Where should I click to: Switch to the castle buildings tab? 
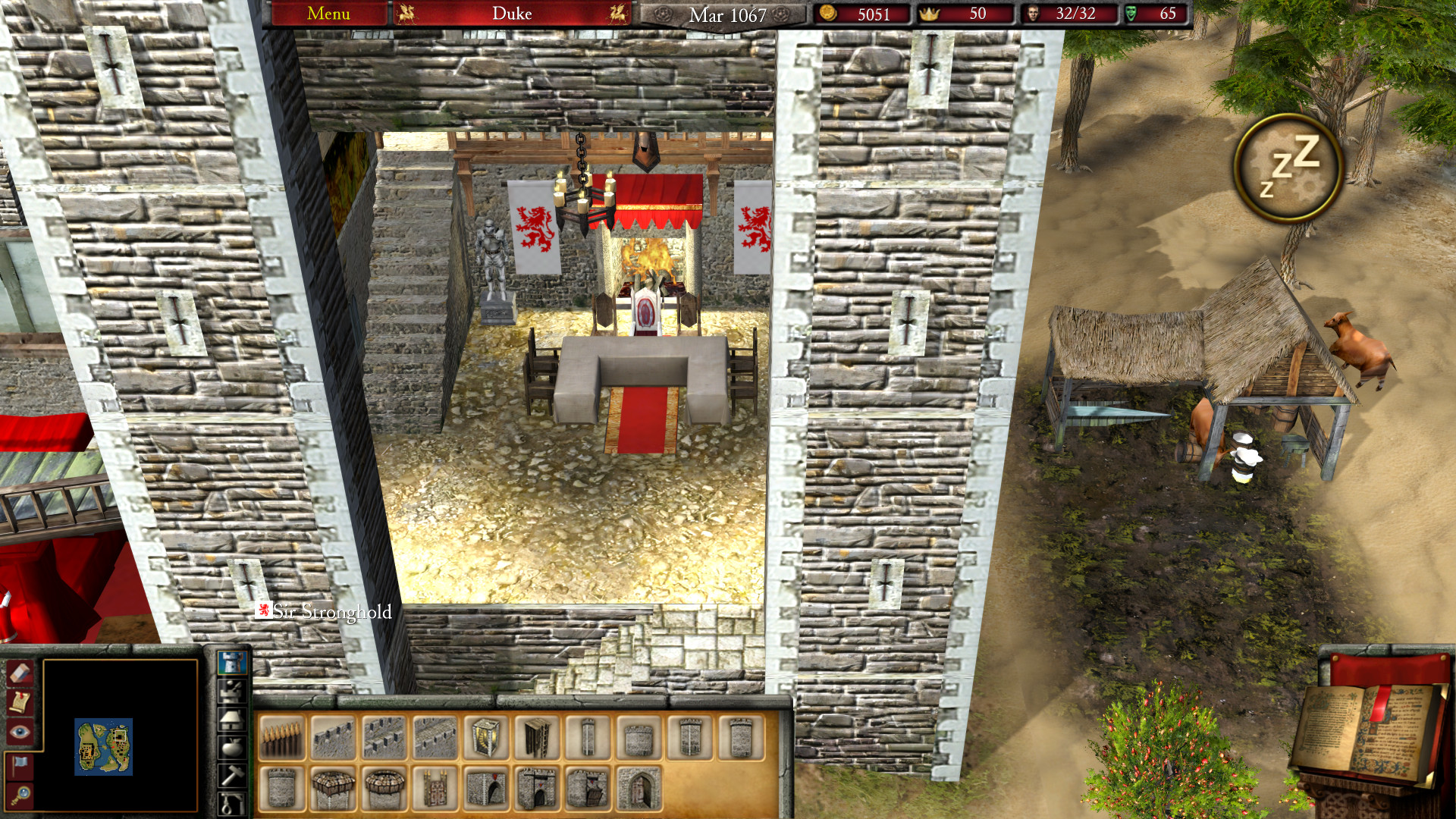click(x=231, y=662)
